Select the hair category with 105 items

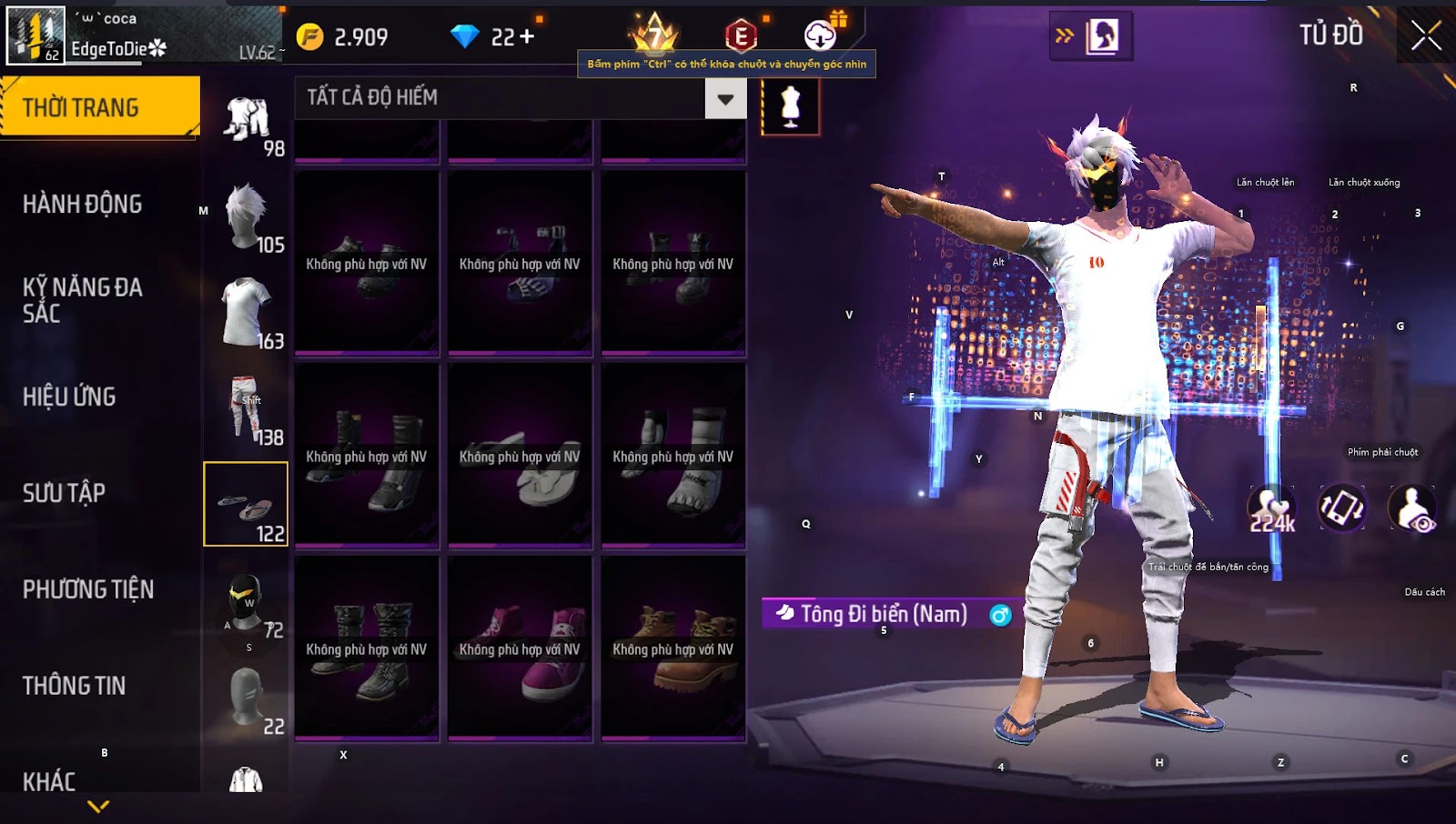pyautogui.click(x=247, y=216)
